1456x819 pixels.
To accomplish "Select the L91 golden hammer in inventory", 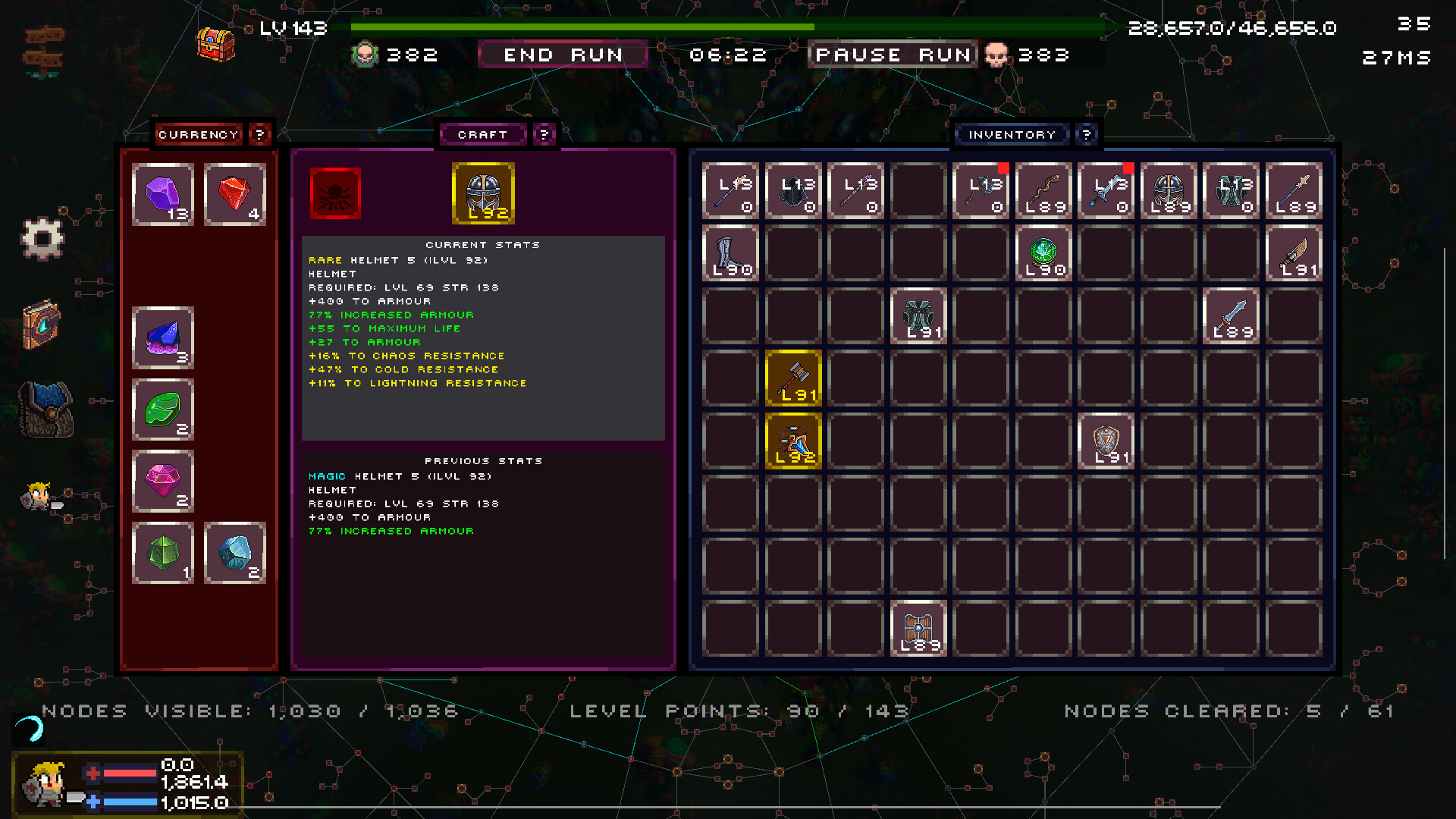I will (793, 378).
